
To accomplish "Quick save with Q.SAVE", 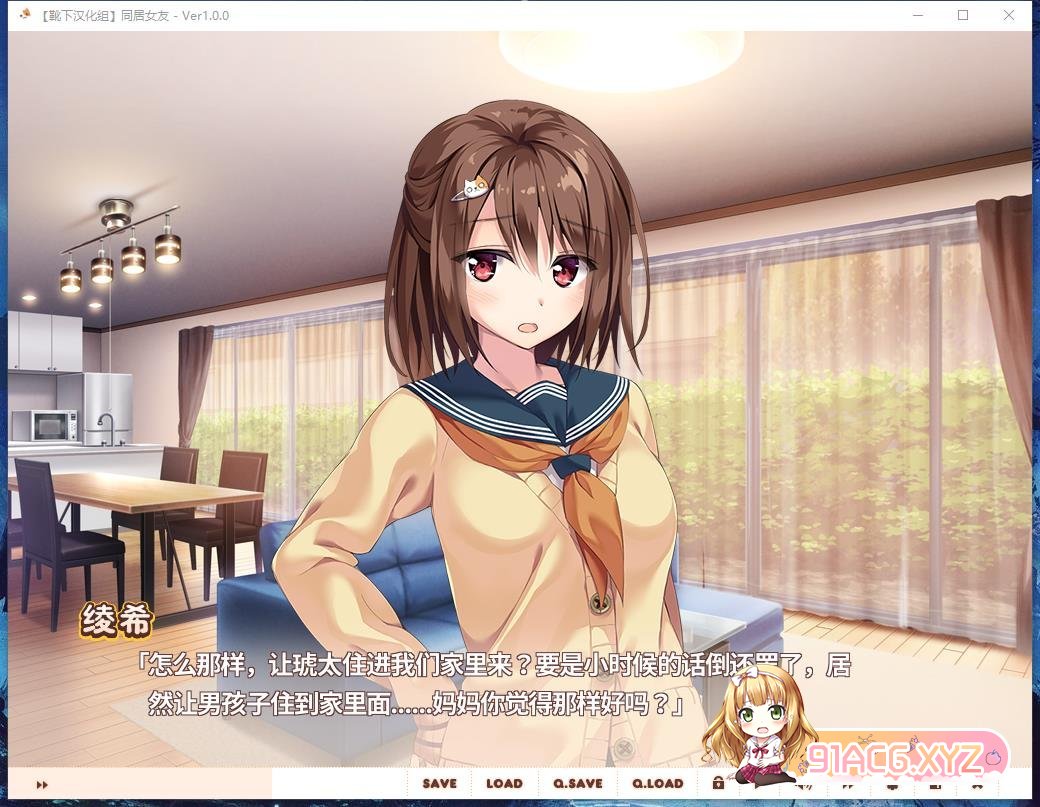I will 577,784.
